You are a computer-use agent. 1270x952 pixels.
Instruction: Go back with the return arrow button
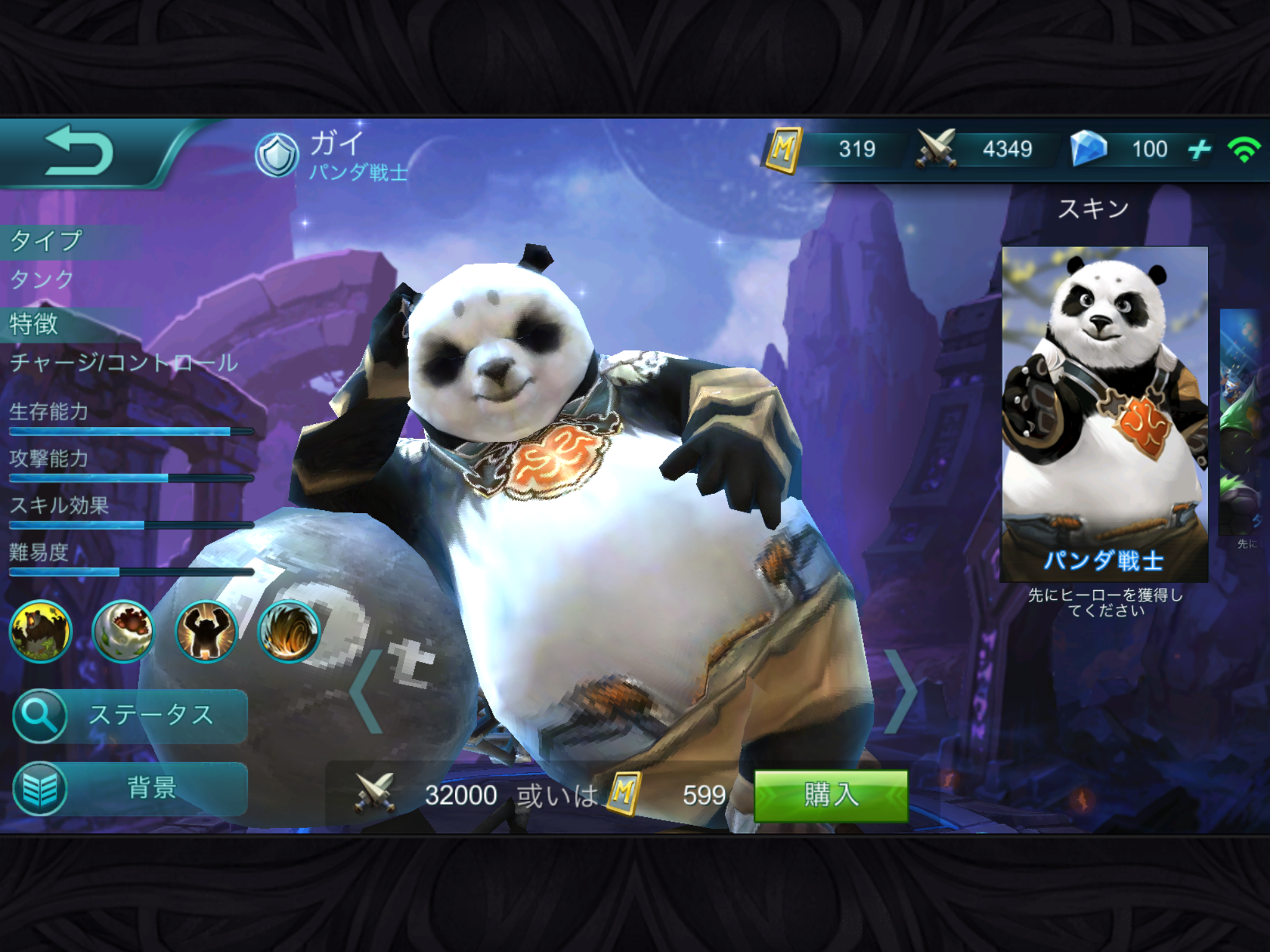79,151
